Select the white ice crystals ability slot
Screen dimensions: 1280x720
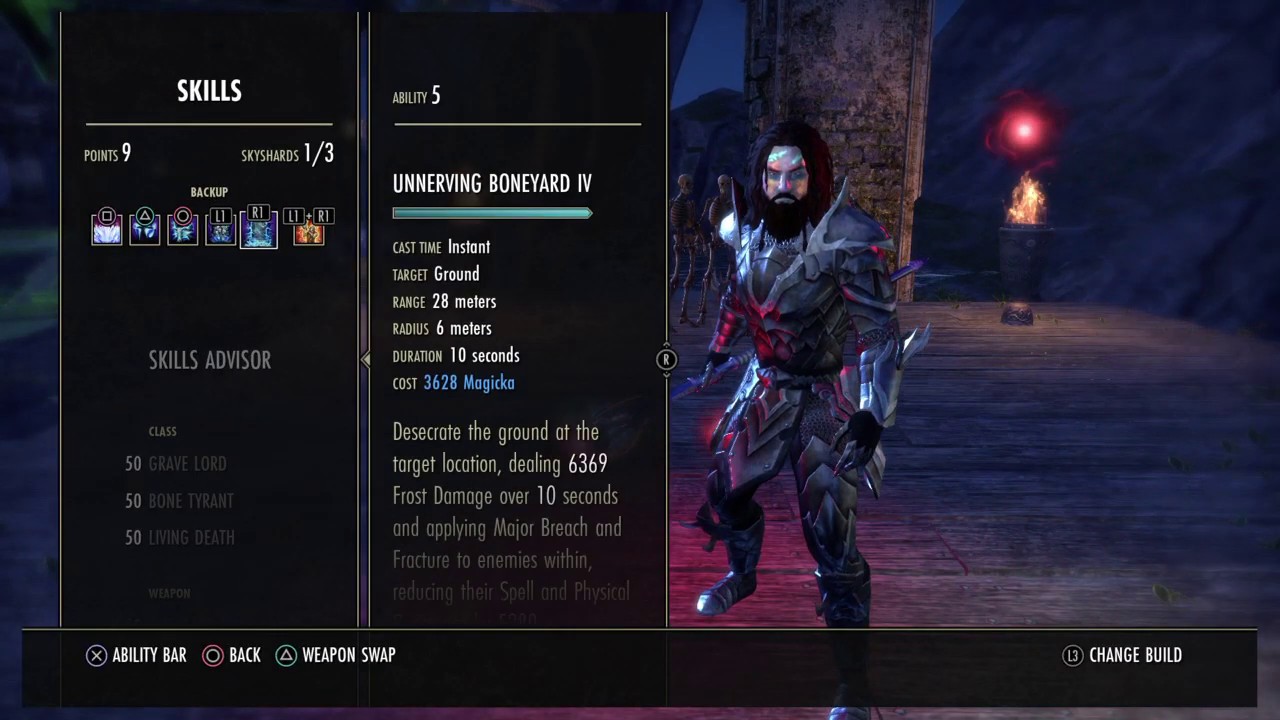point(107,230)
